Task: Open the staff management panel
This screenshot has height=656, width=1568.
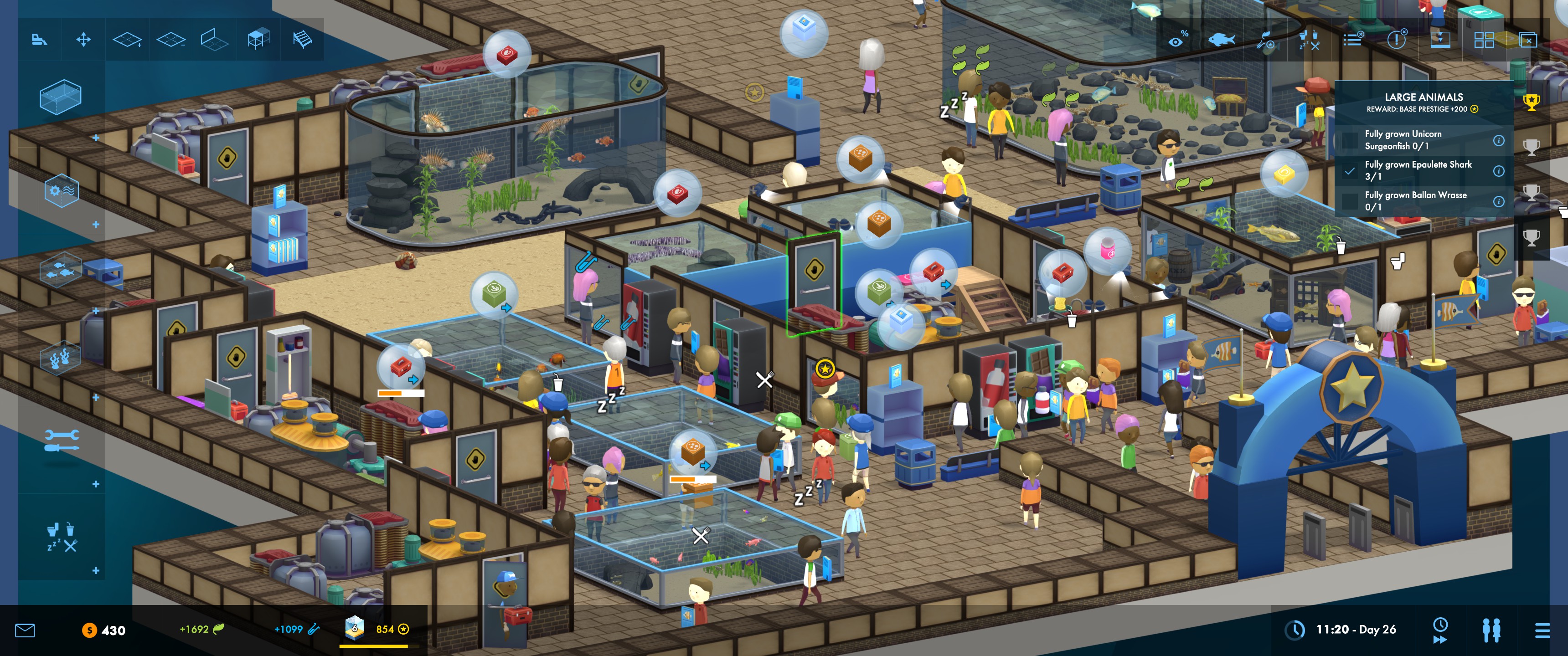Action: point(1491,630)
